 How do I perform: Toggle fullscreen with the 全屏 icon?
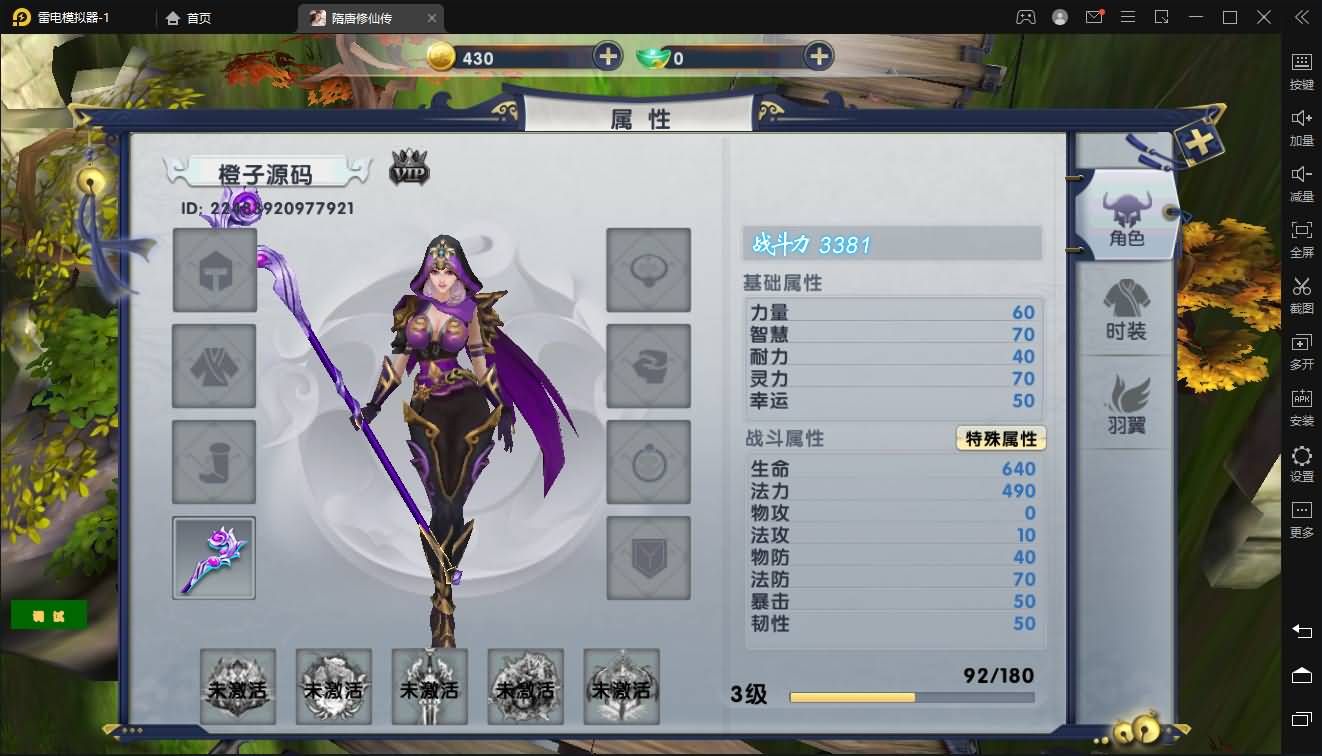pos(1301,239)
